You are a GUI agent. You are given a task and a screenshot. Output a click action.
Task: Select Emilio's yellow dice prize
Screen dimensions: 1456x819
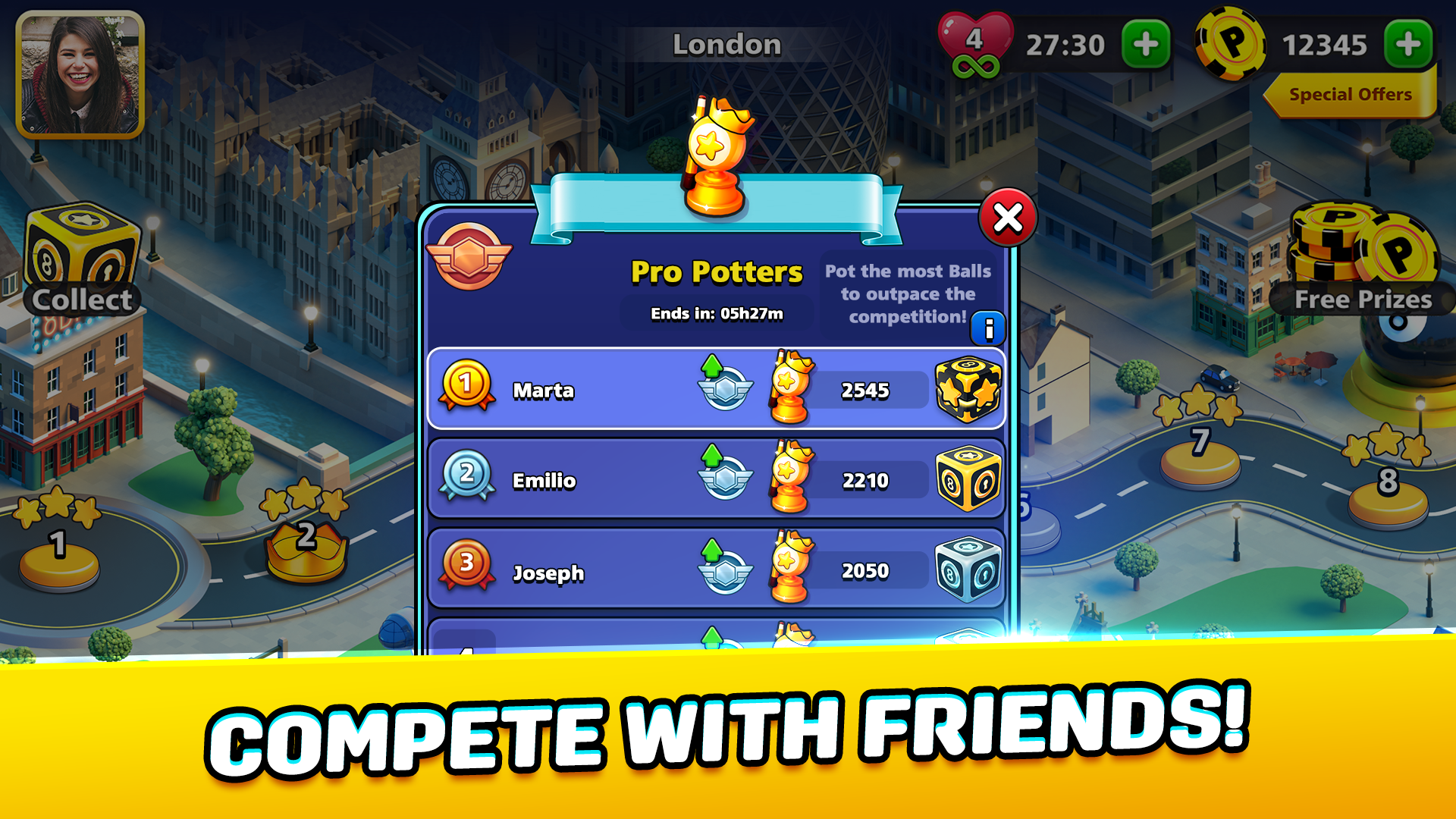coord(967,479)
